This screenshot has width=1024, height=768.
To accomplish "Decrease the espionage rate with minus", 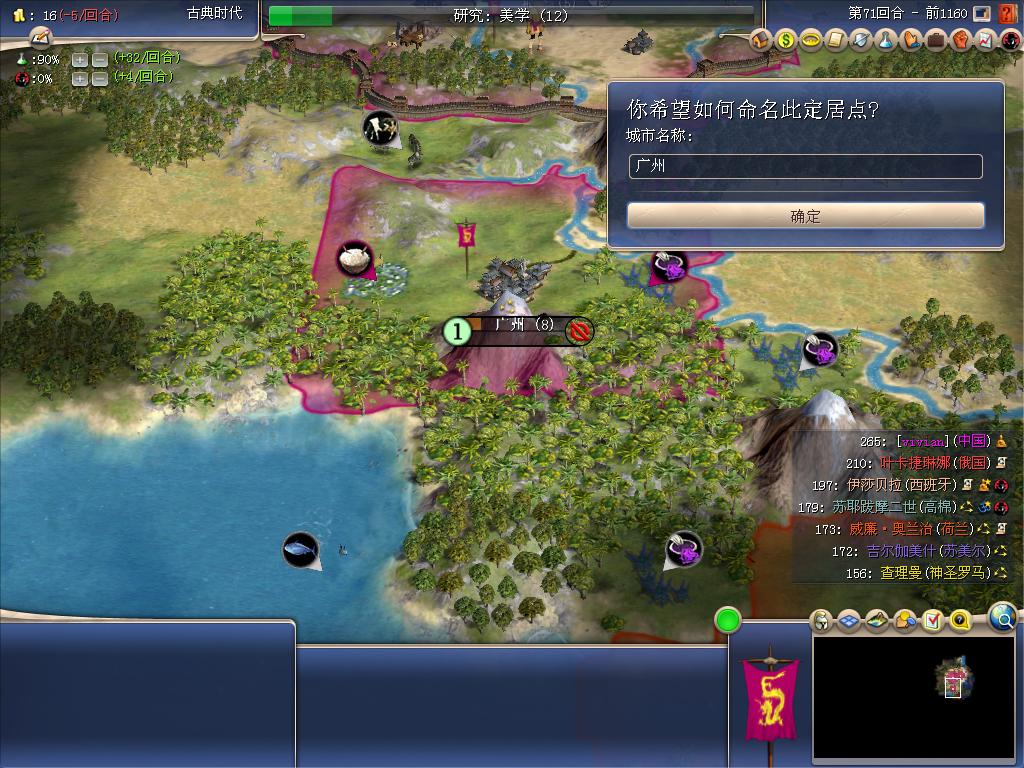I will (100, 78).
